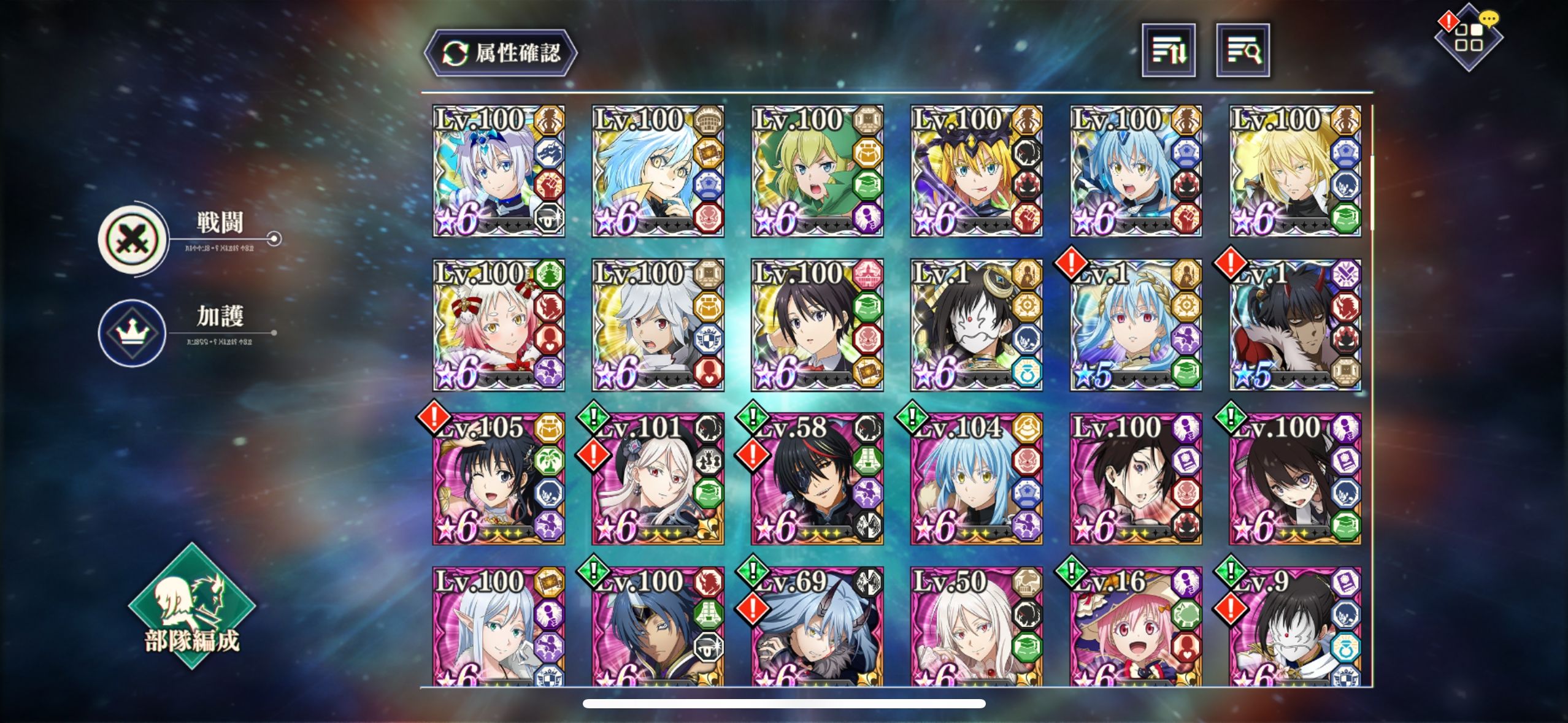Select the Lv.104 blue-haired character card
Viewport: 1568px width, 723px height.
pos(977,479)
